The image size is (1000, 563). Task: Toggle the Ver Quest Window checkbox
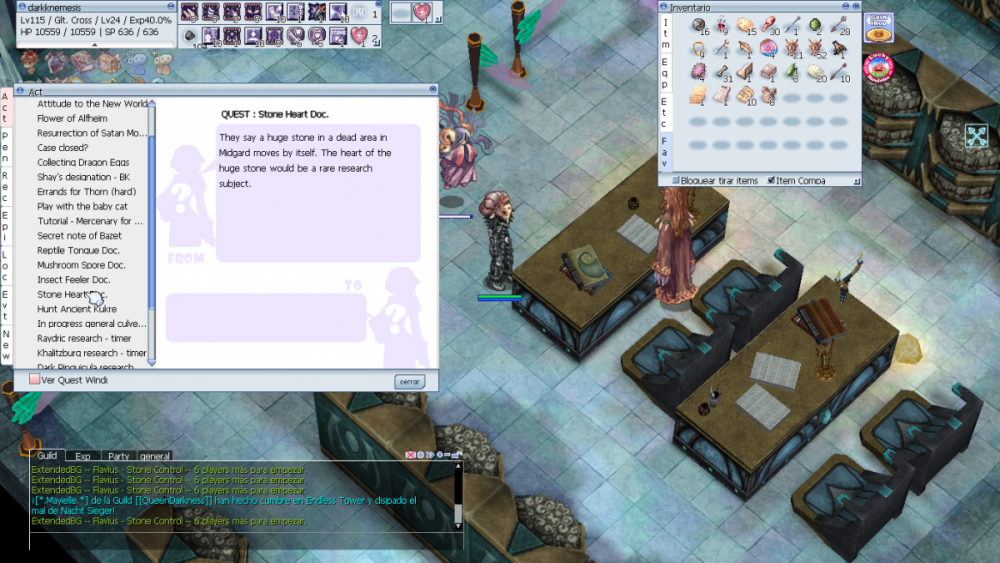(x=34, y=380)
